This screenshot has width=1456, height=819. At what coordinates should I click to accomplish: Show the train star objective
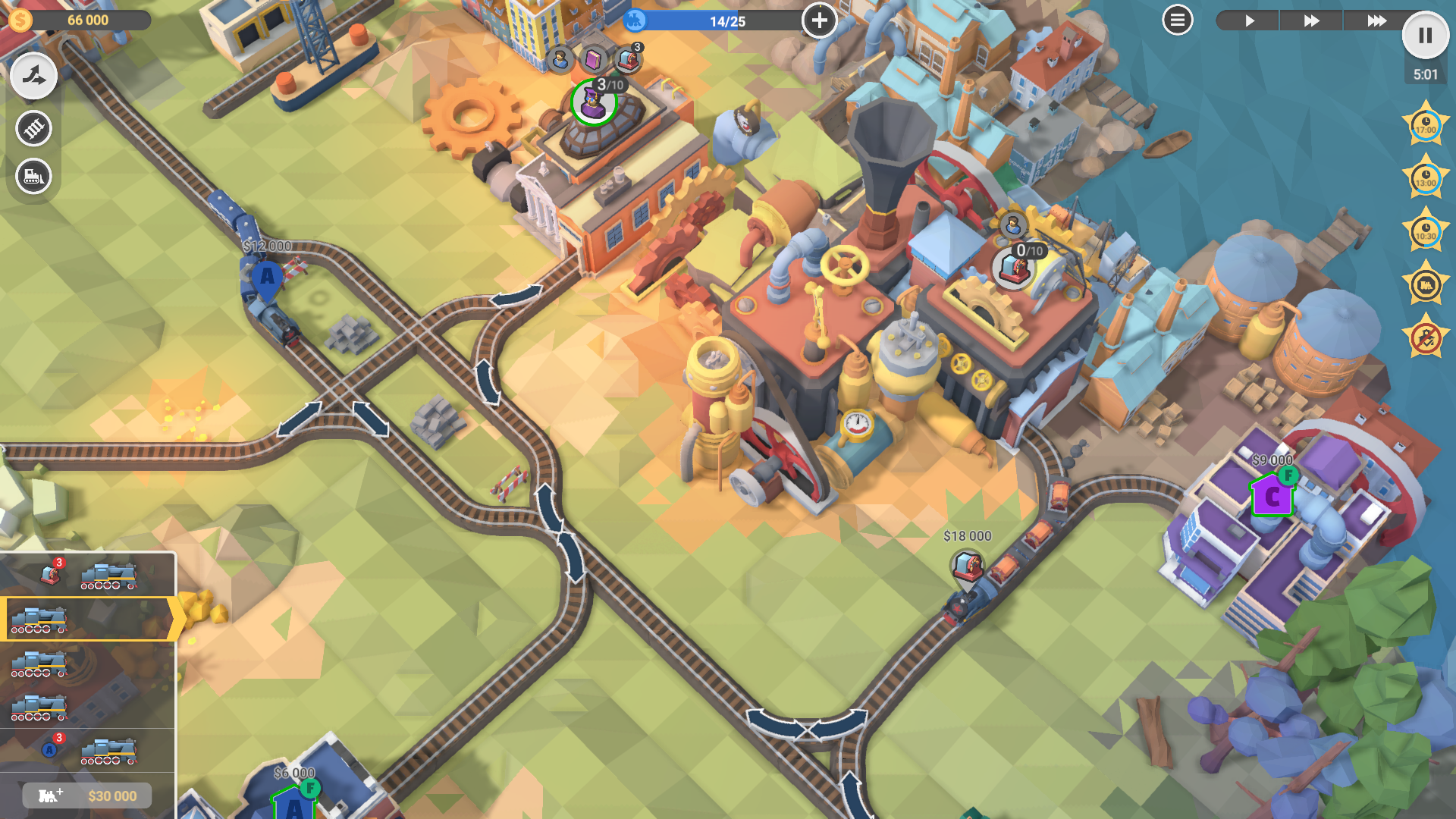(x=1426, y=285)
